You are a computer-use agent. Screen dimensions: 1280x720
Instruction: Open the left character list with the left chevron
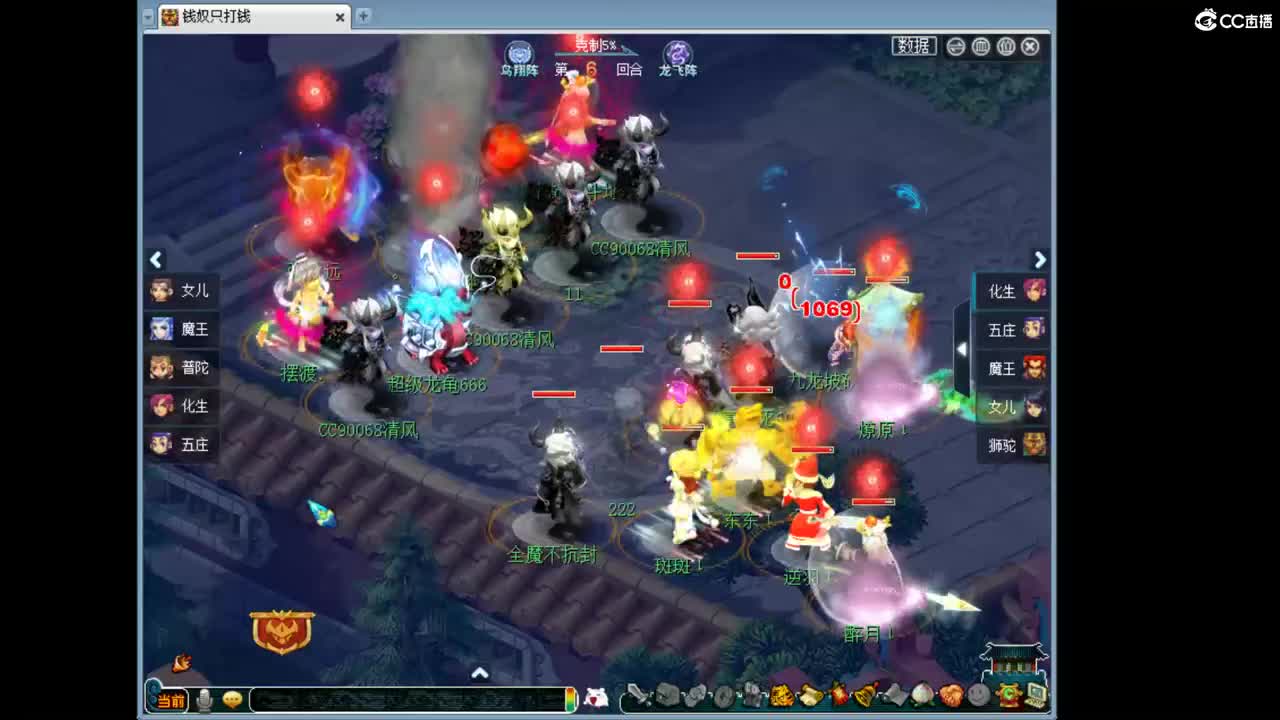click(156, 259)
